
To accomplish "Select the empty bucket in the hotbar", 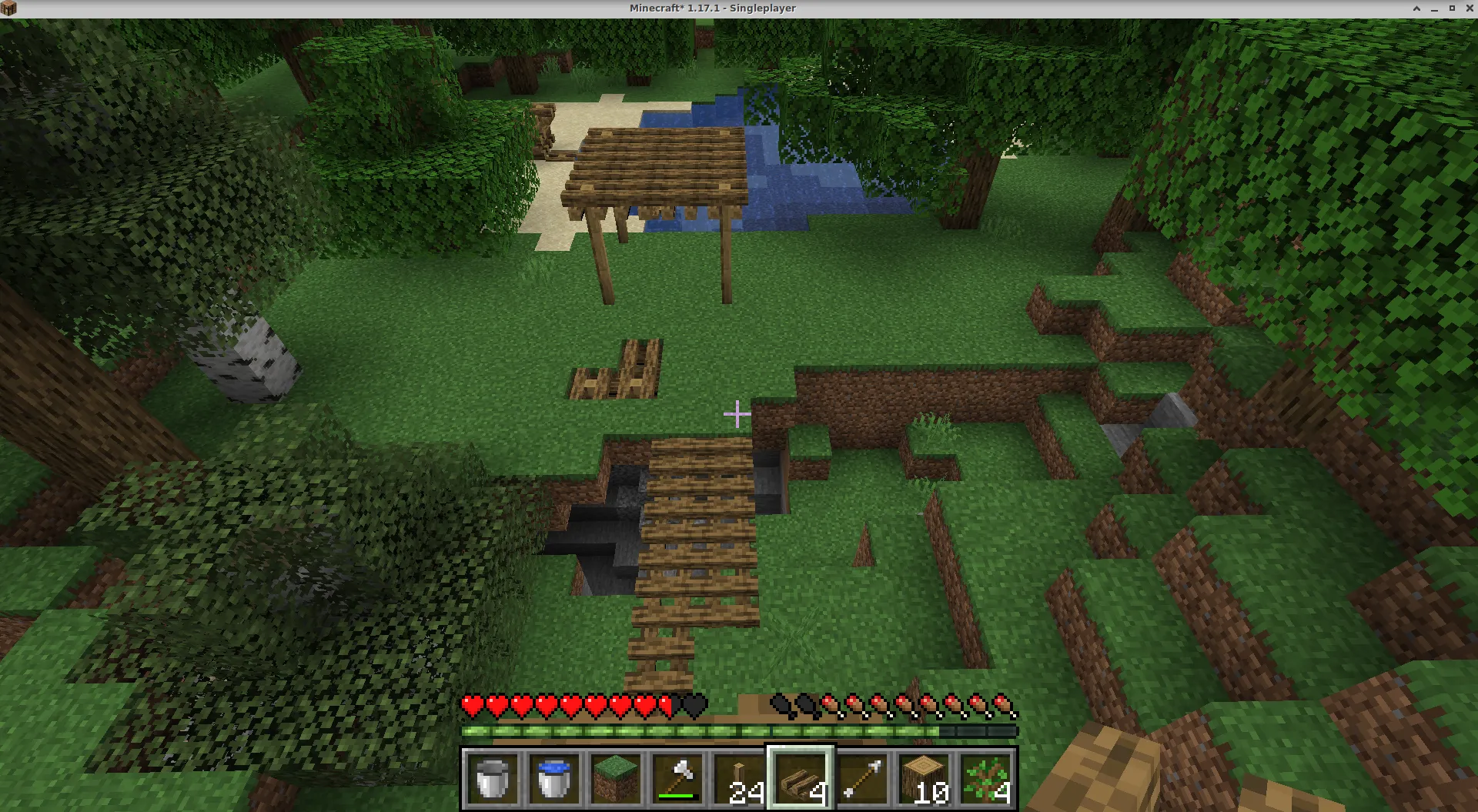I will (x=493, y=779).
